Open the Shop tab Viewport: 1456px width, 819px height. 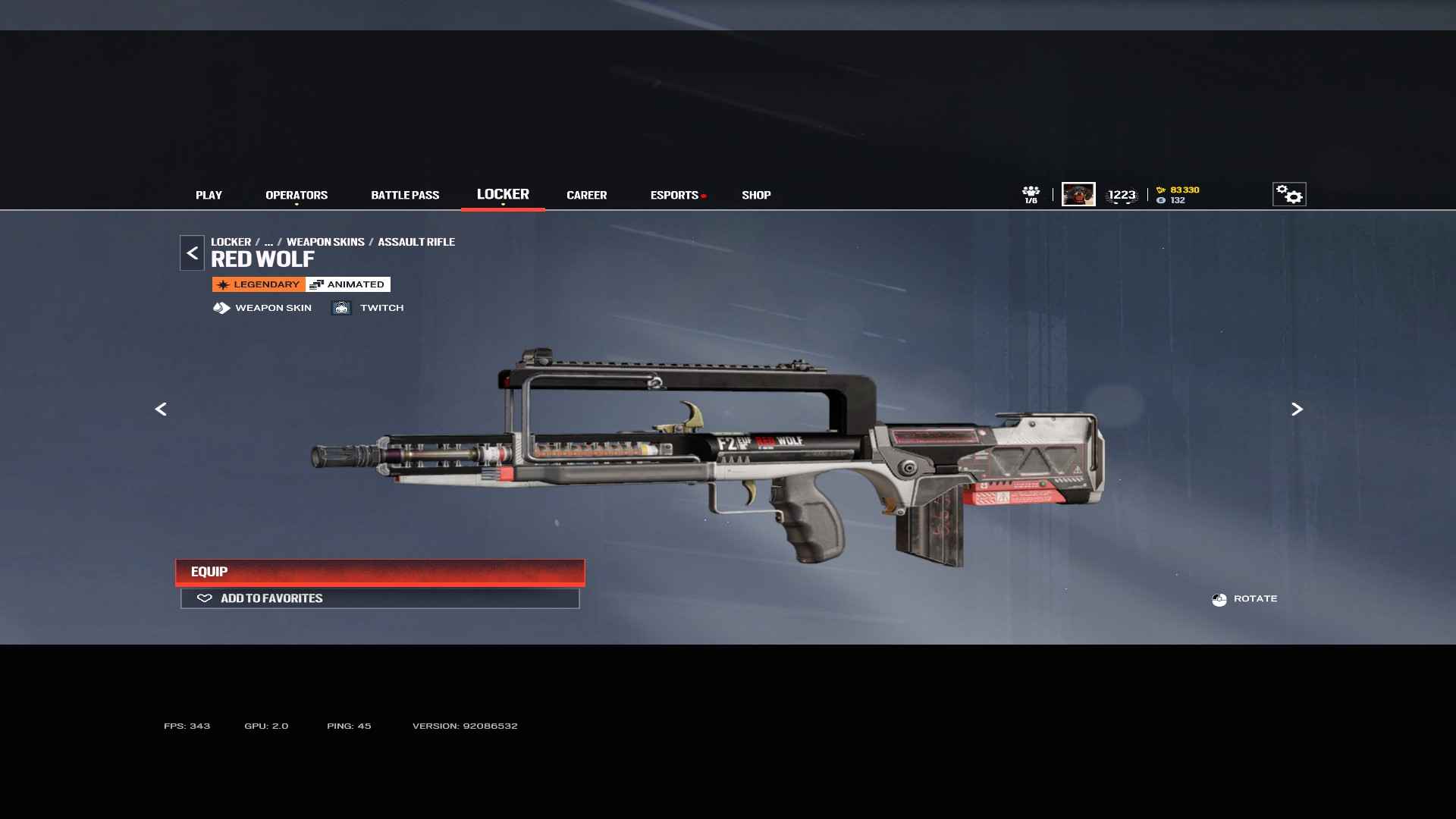pyautogui.click(x=756, y=195)
